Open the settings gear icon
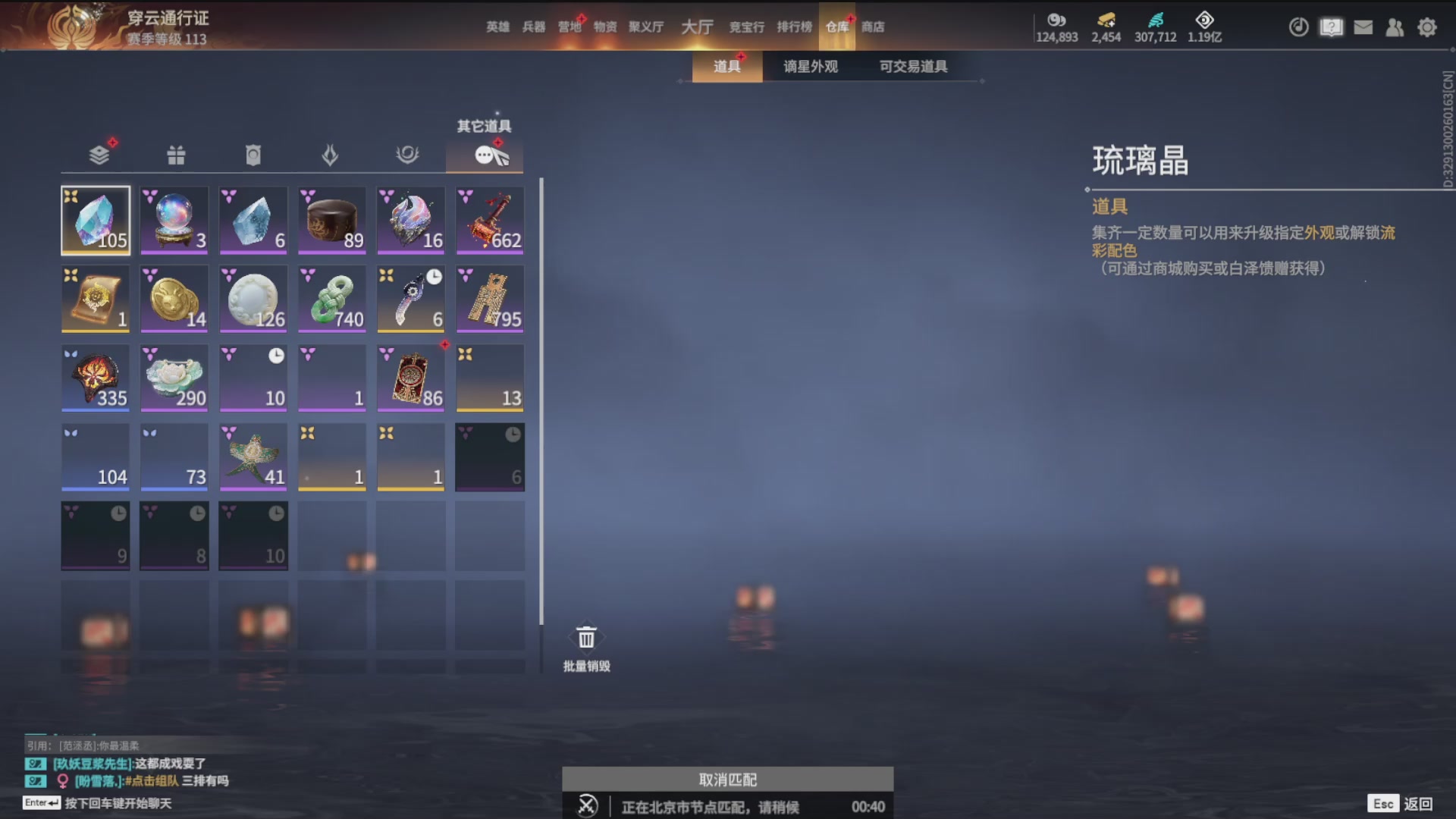Viewport: 1456px width, 819px height. coord(1427,27)
